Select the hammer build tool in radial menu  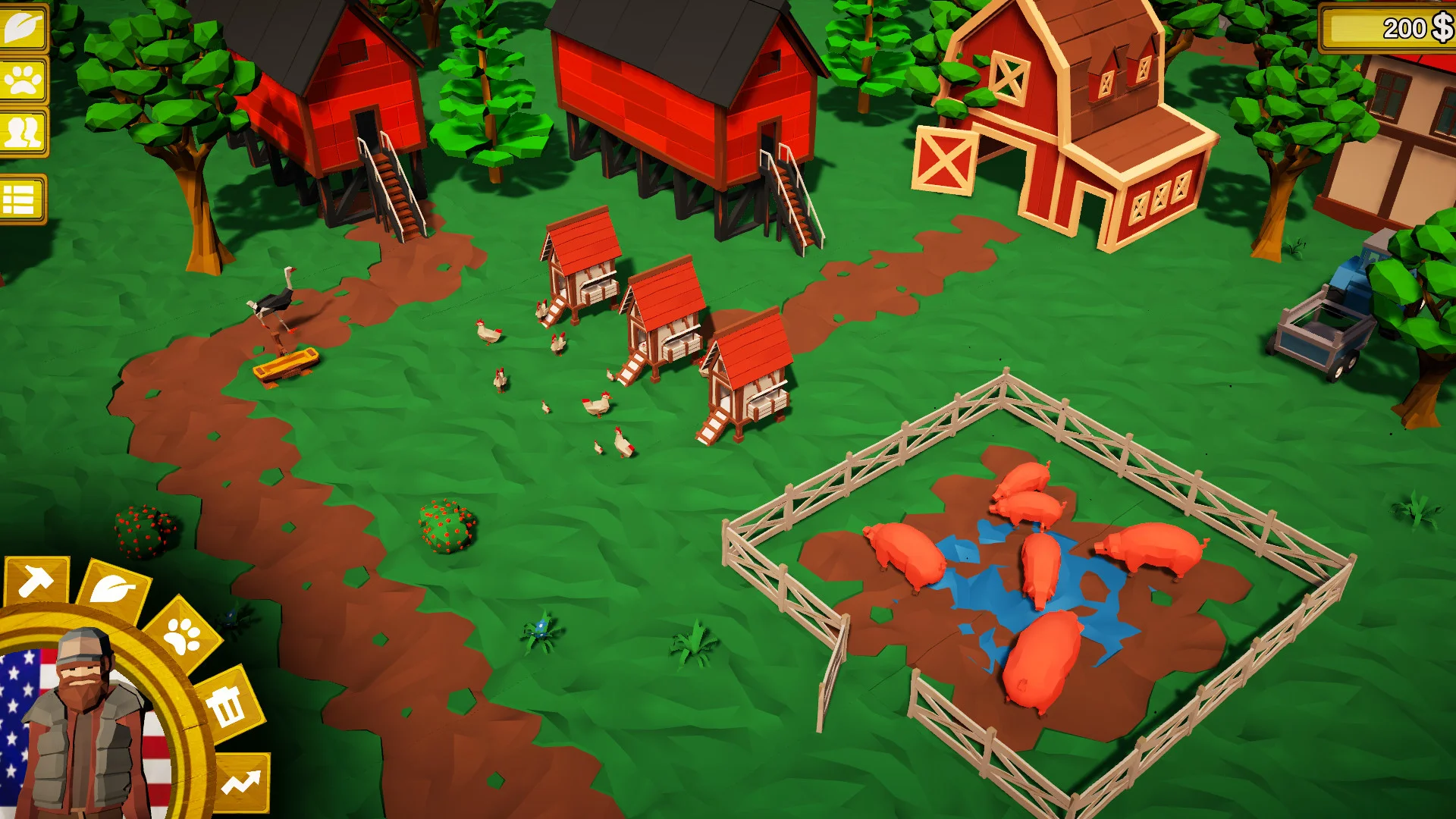36,581
